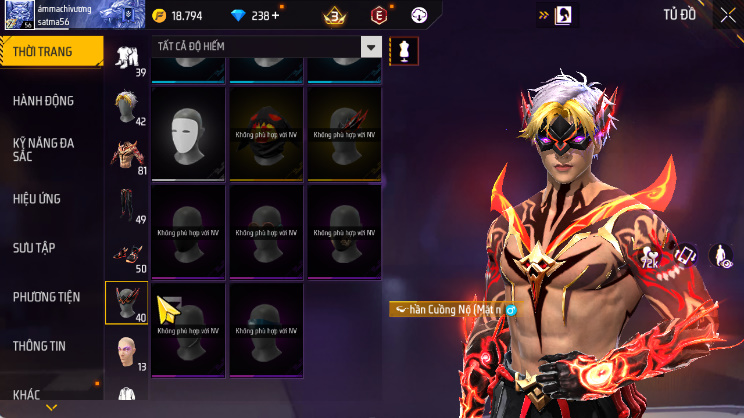
Task: Choose the hair category with blond hairstyle
Action: coord(126,107)
